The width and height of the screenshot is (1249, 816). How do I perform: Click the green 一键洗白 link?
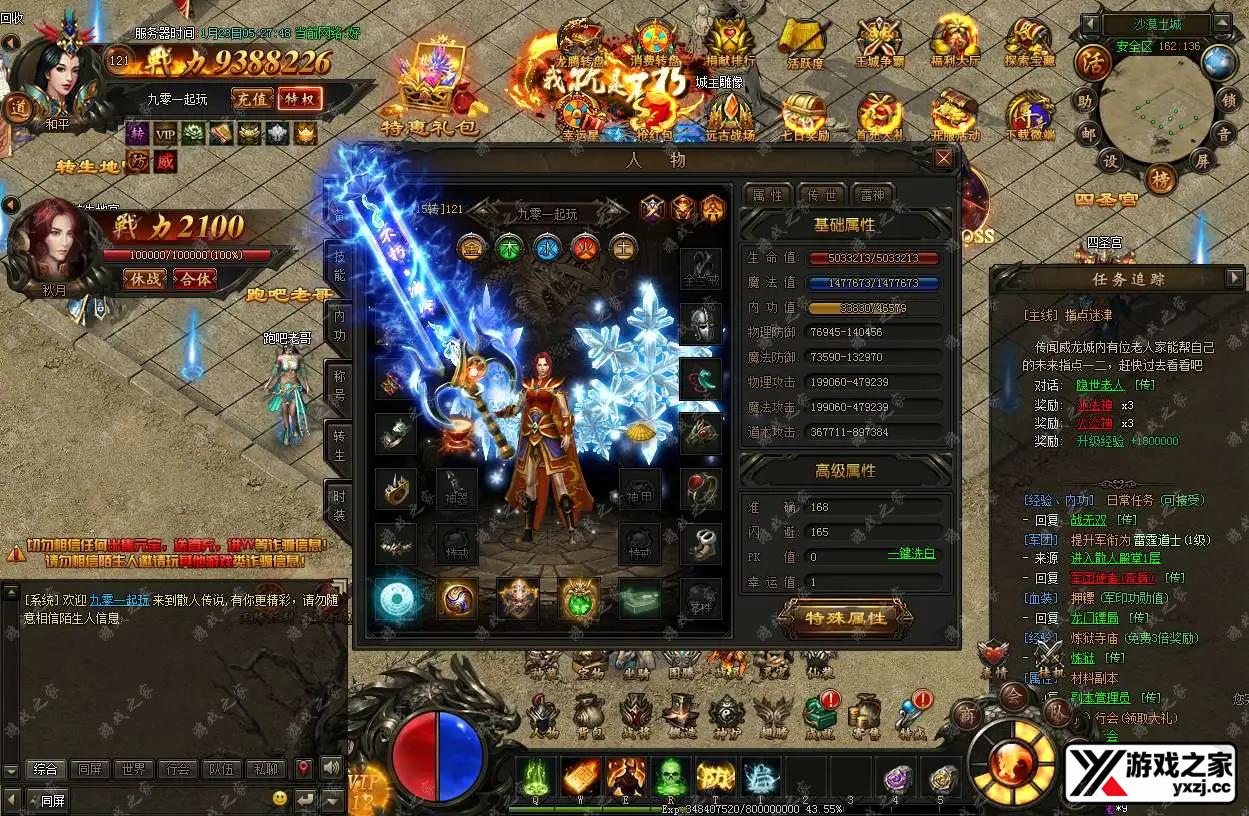tap(911, 554)
